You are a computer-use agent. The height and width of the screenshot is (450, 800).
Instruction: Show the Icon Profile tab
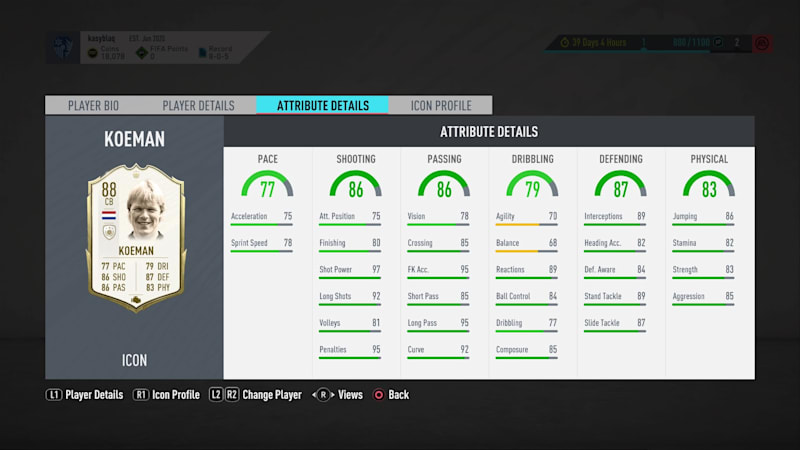click(441, 105)
